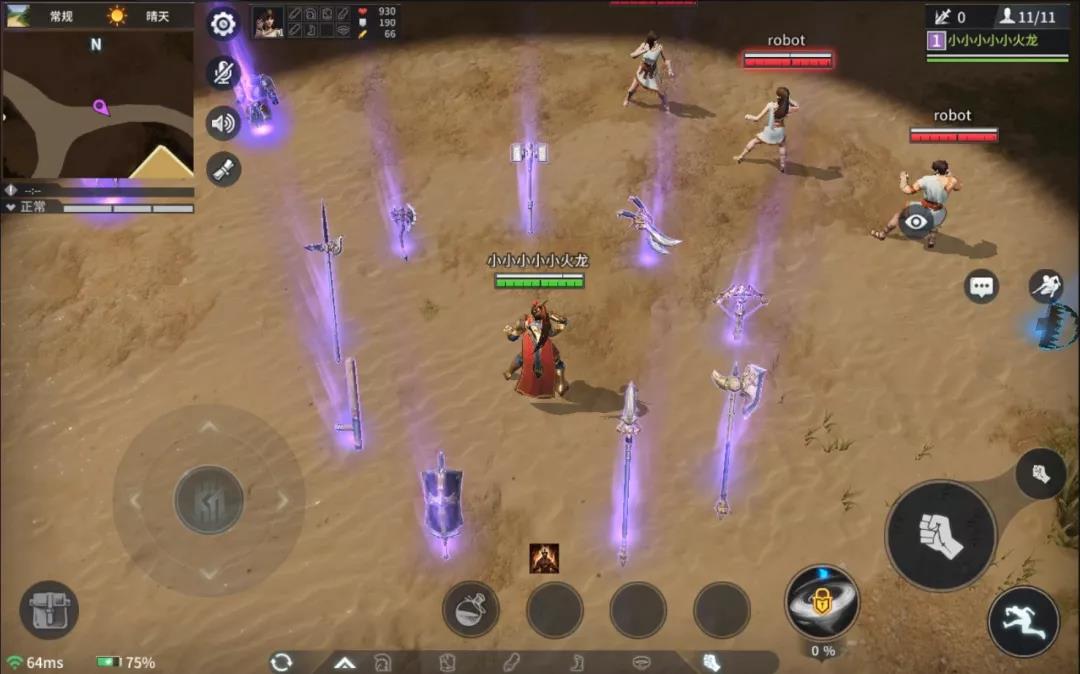1080x674 pixels.
Task: Tap the dodge figure icon
Action: (x=1046, y=286)
